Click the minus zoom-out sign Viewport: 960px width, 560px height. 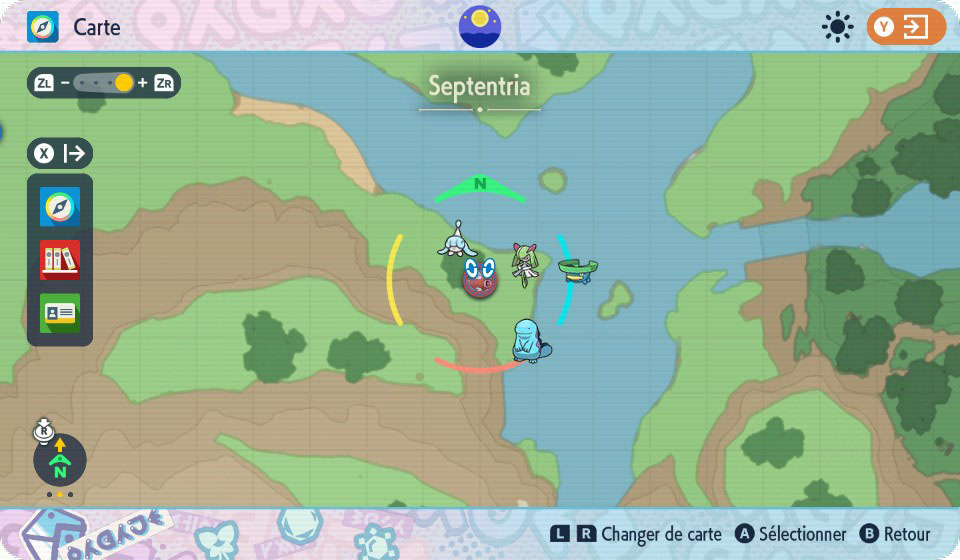tap(65, 83)
